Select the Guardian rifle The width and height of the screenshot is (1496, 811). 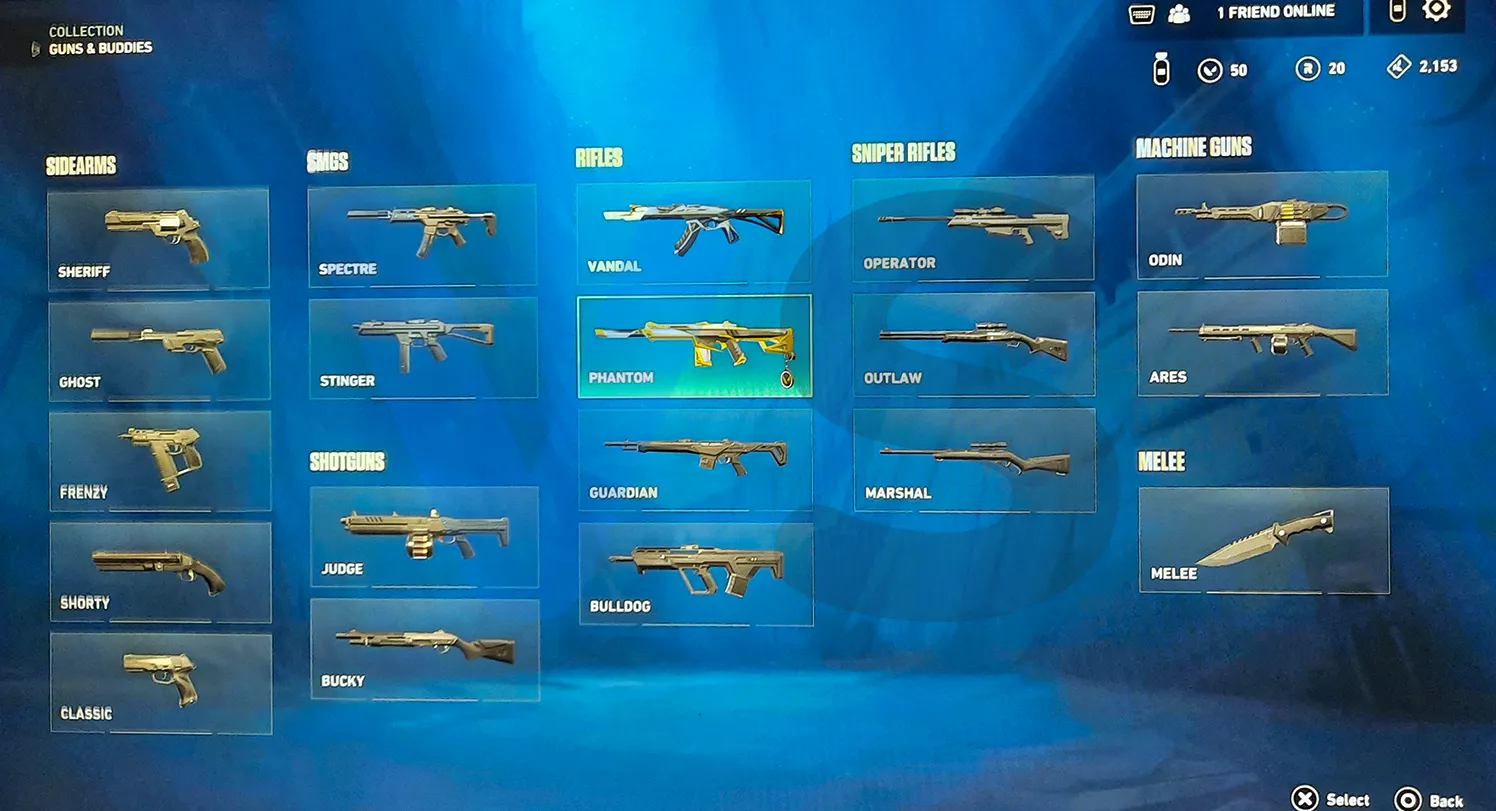[x=695, y=460]
